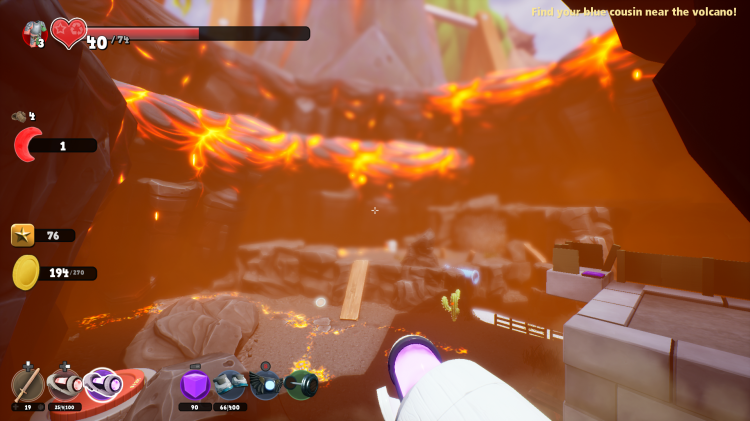Choose the highlighted purple blaster weapon
Viewport: 750px width, 421px height.
[102, 384]
